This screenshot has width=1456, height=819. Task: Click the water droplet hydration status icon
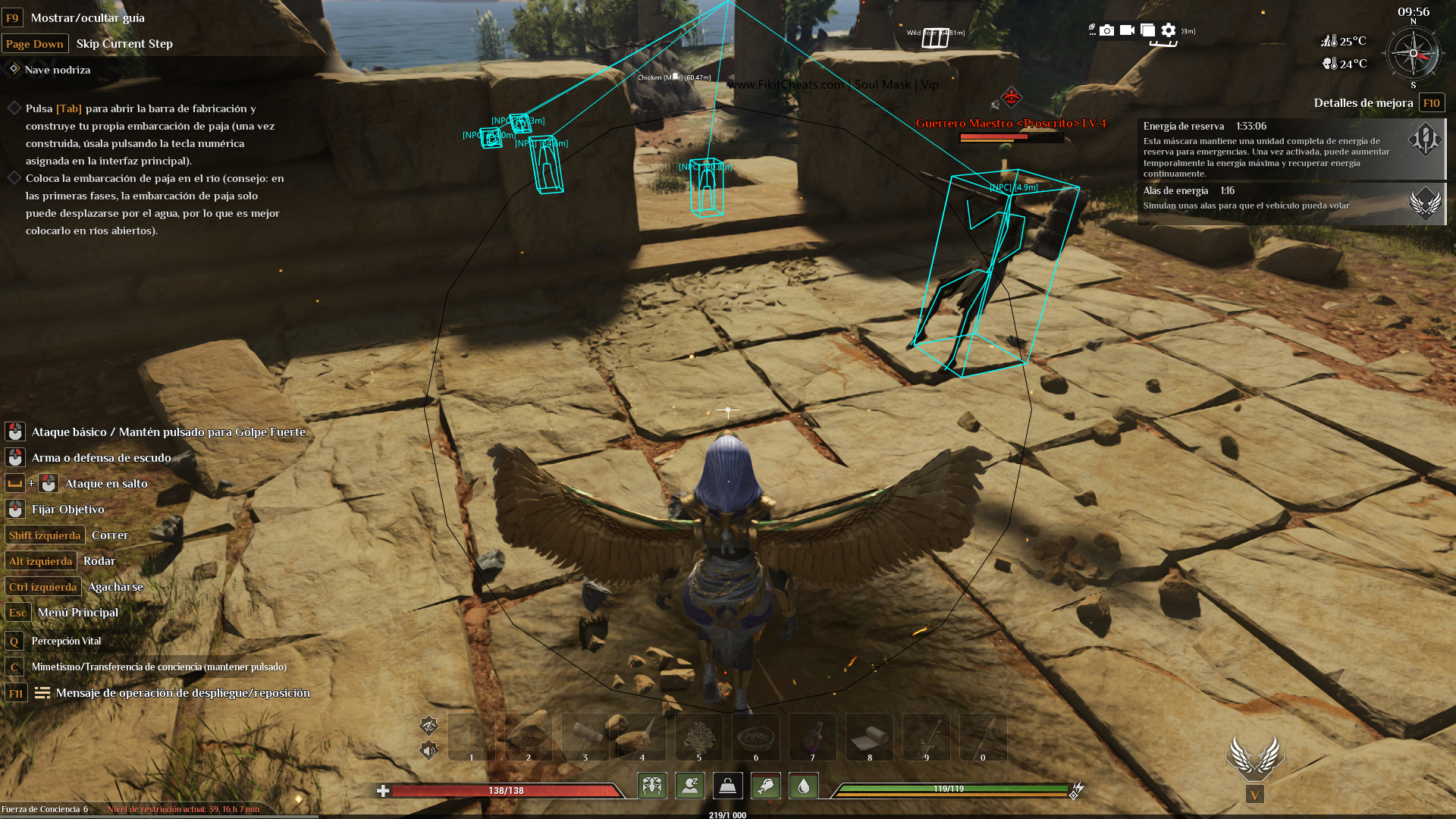click(x=803, y=786)
